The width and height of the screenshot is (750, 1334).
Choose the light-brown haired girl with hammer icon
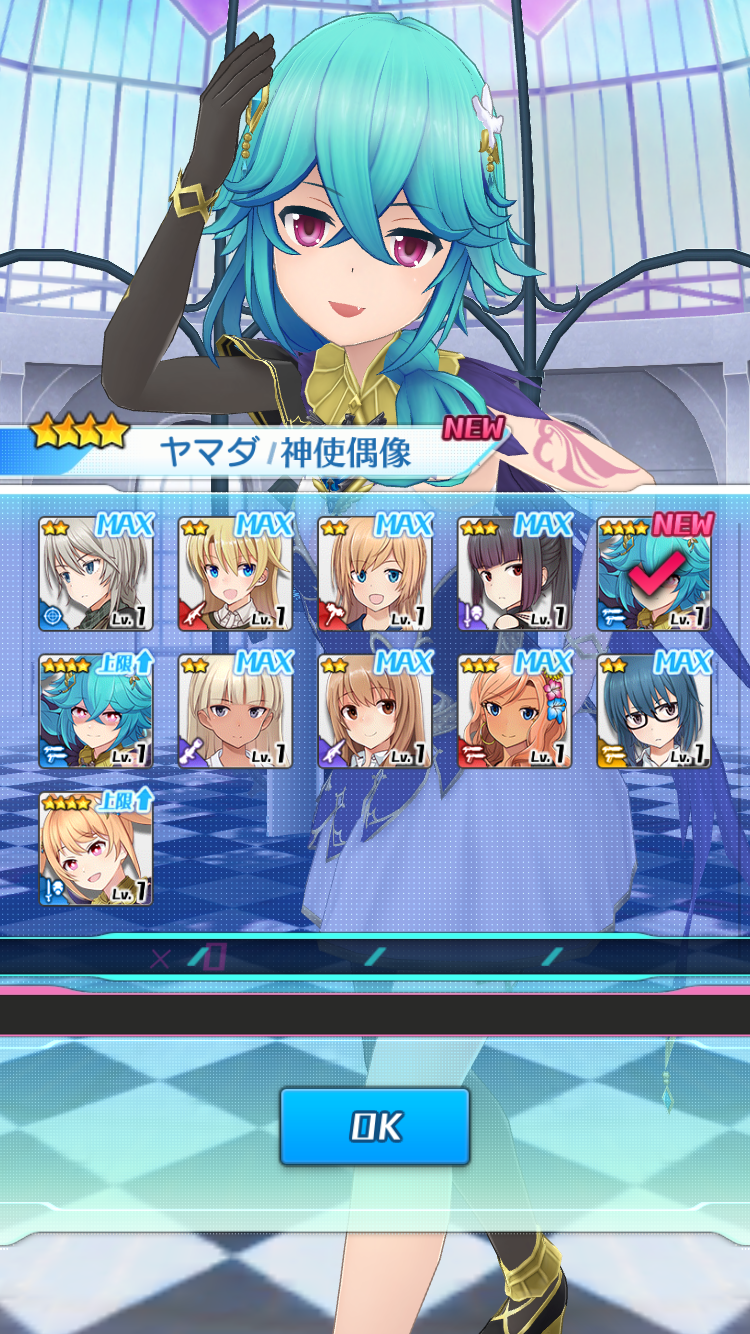pyautogui.click(x=375, y=574)
